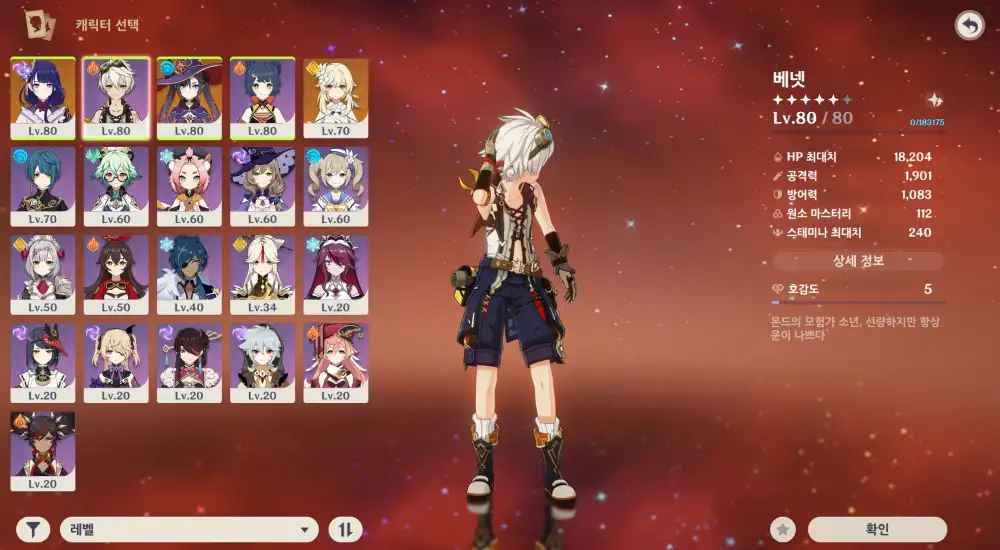Select Yanfei with the red hat

click(x=336, y=361)
